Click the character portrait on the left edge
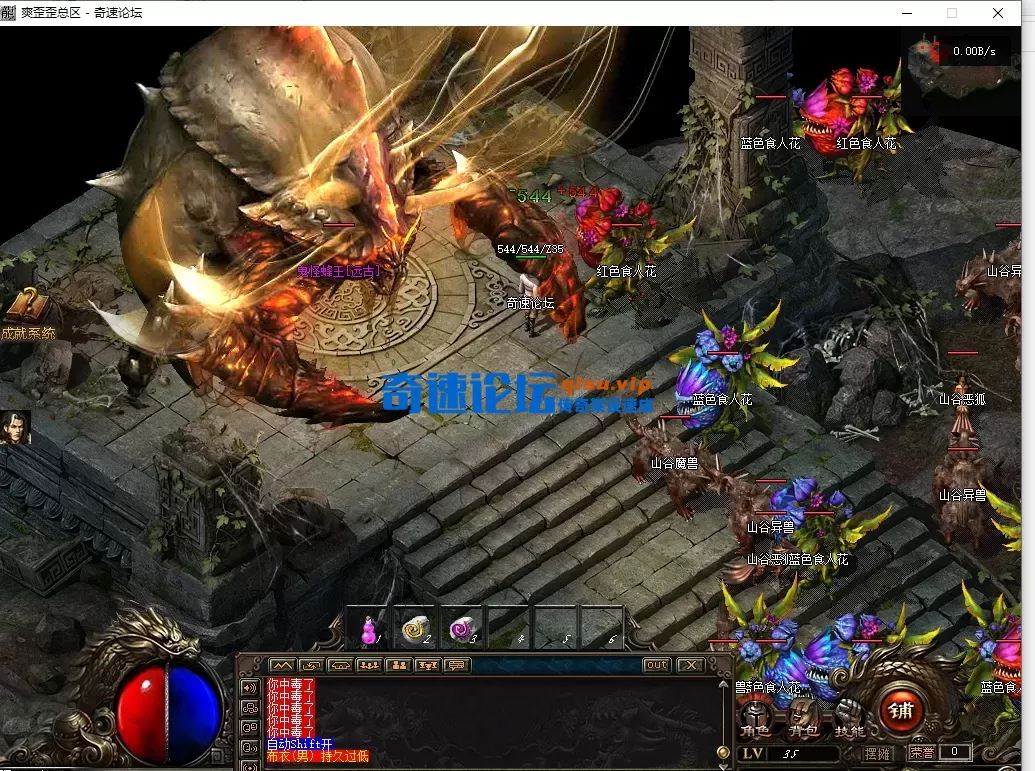 click(15, 427)
